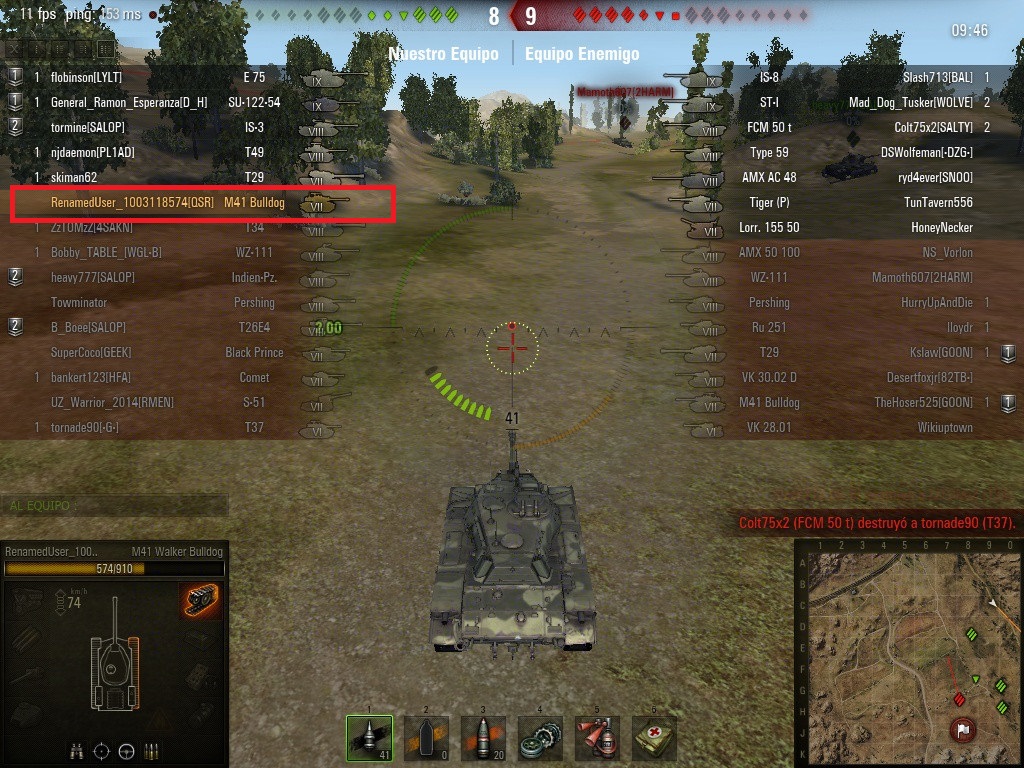1024x768 pixels.
Task: Use the repair kit consumable
Action: (540, 738)
